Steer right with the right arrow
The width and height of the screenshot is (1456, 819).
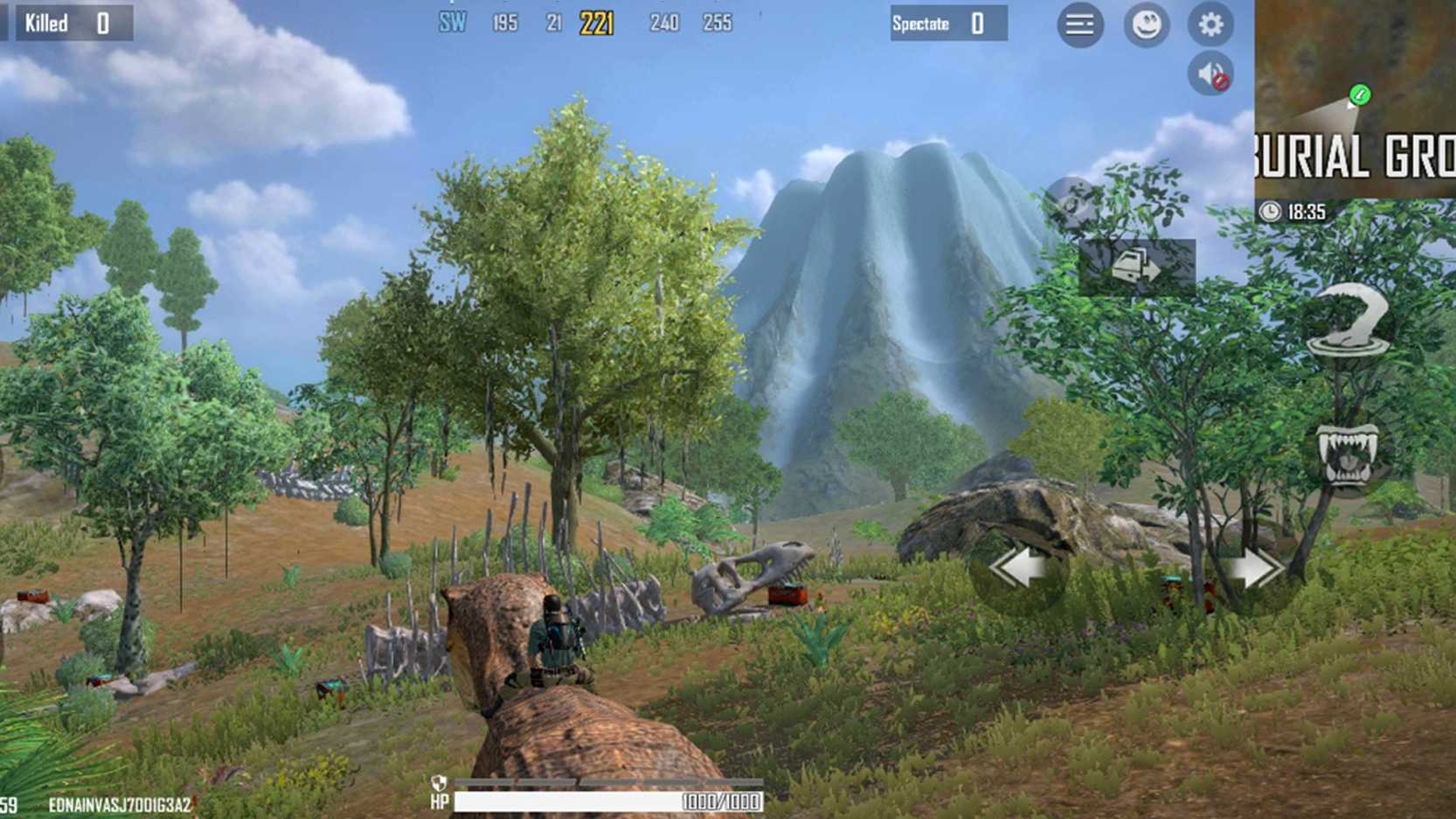pyautogui.click(x=1256, y=570)
